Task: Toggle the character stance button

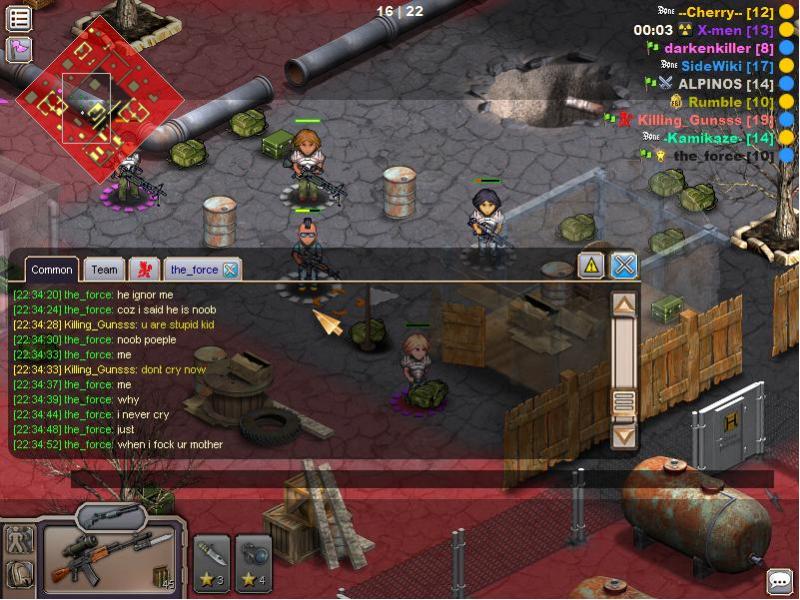Action: coord(20,539)
